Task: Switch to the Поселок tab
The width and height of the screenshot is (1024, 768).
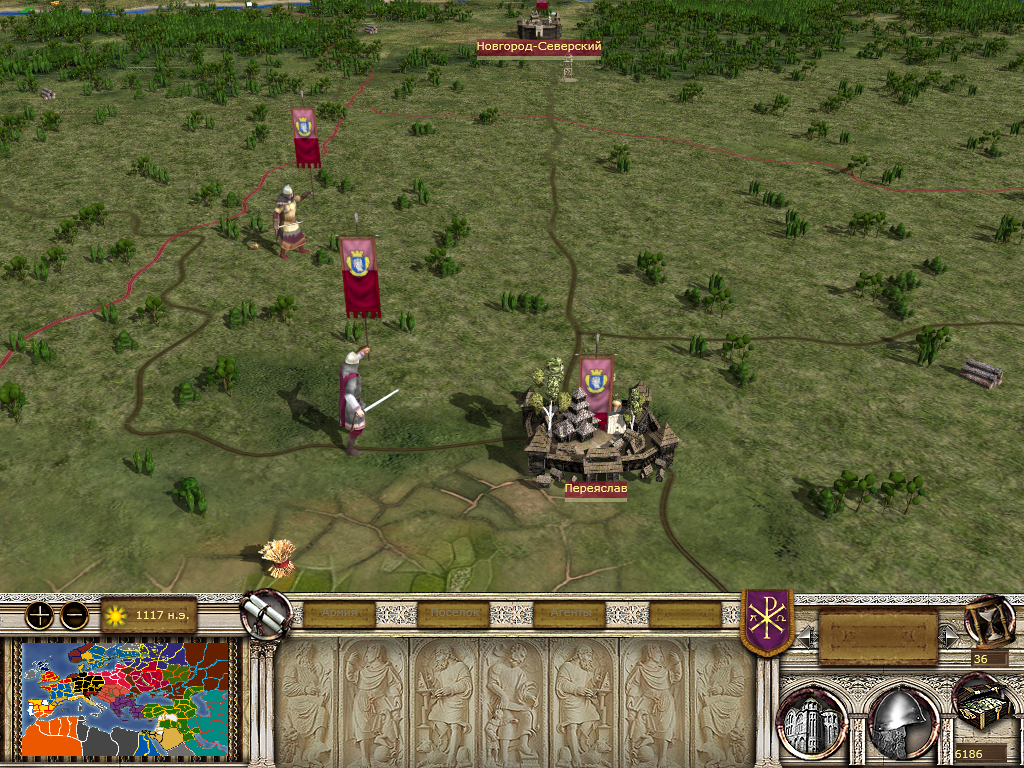Action: [453, 614]
